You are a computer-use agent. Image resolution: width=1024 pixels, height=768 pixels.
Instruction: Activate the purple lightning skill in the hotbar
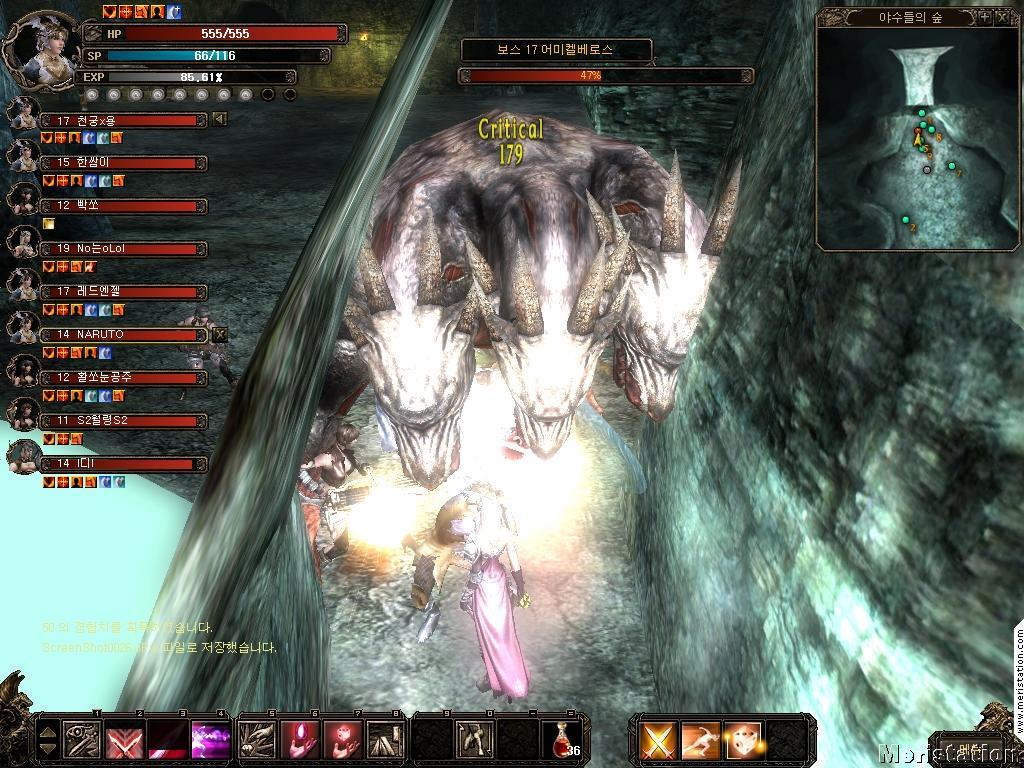point(210,739)
